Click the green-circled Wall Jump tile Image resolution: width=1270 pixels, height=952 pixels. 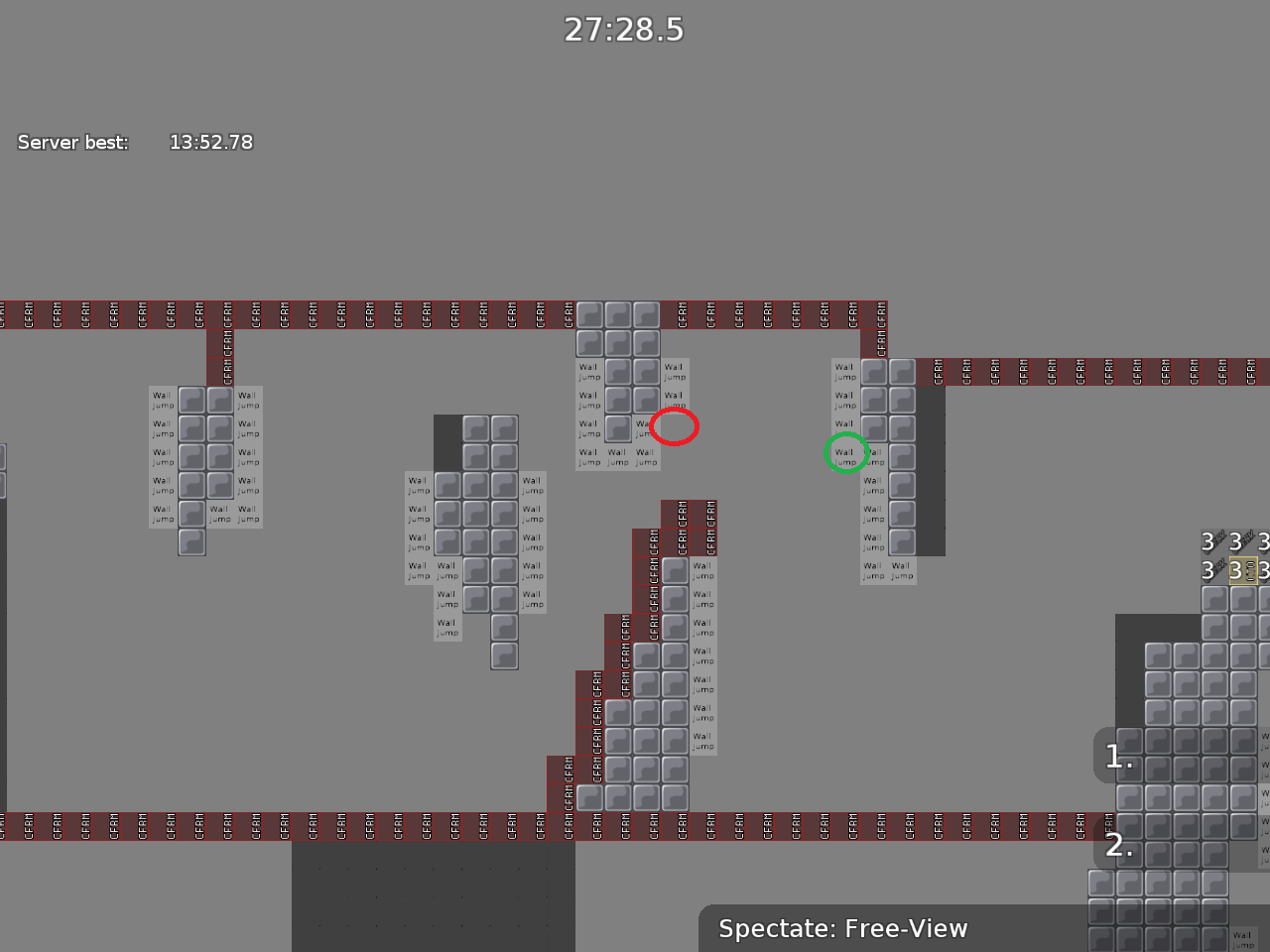click(846, 453)
